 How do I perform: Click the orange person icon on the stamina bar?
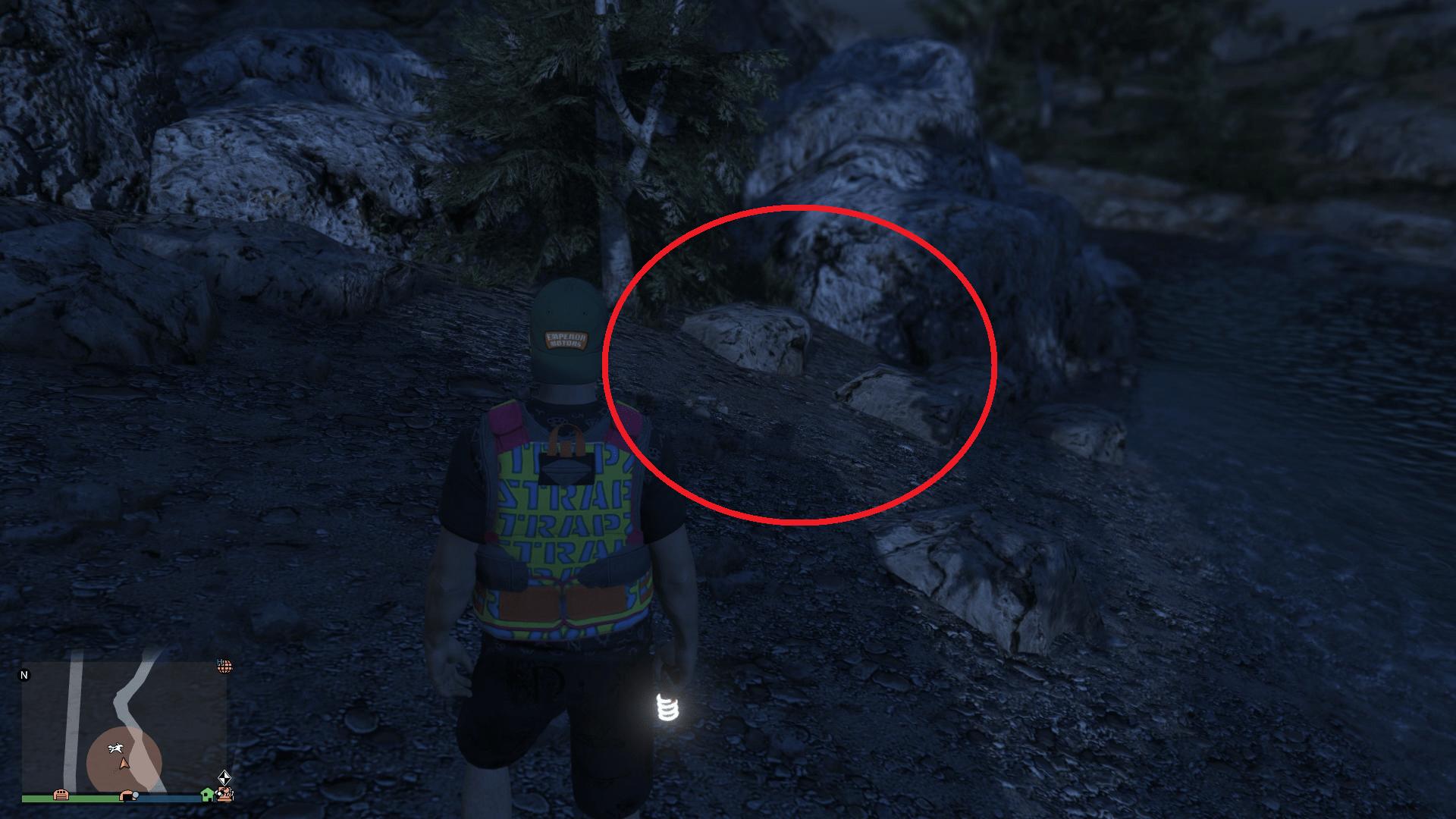coord(127,795)
